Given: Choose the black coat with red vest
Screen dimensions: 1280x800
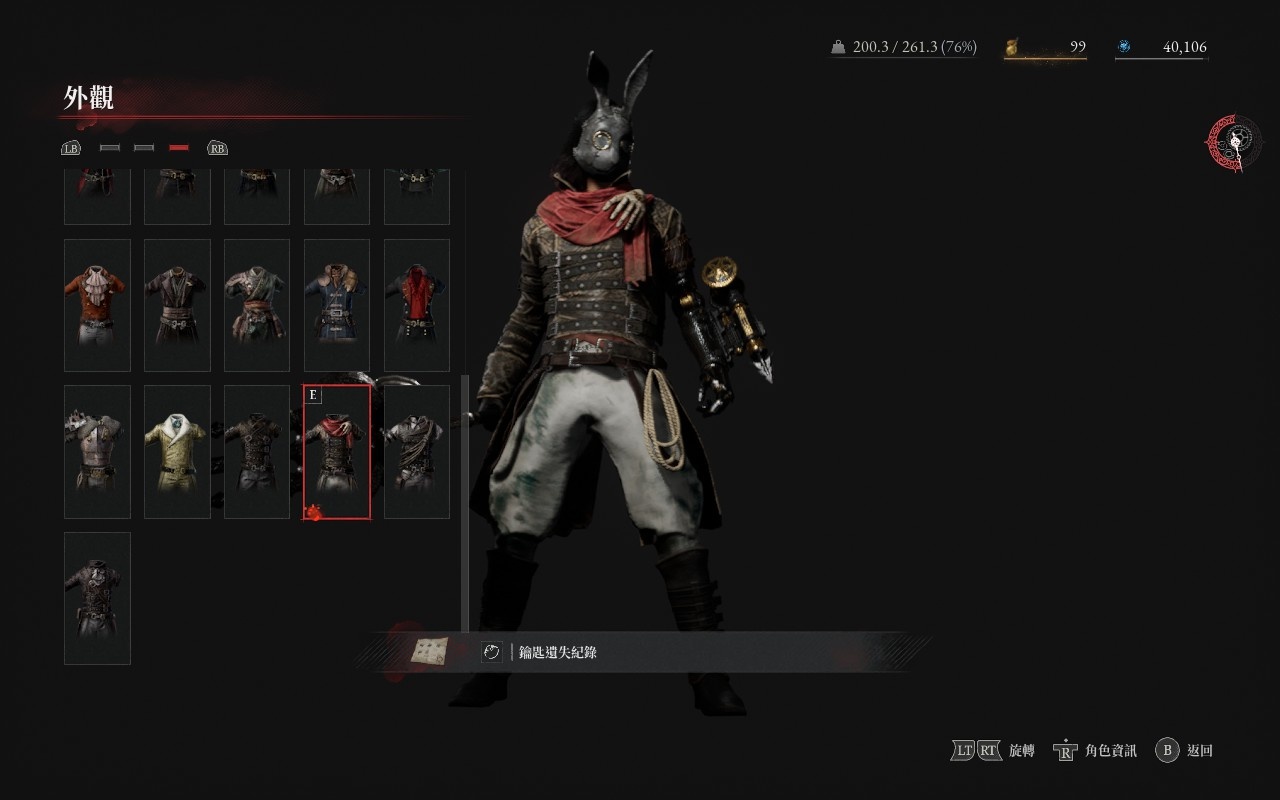Looking at the screenshot, I should 417,305.
